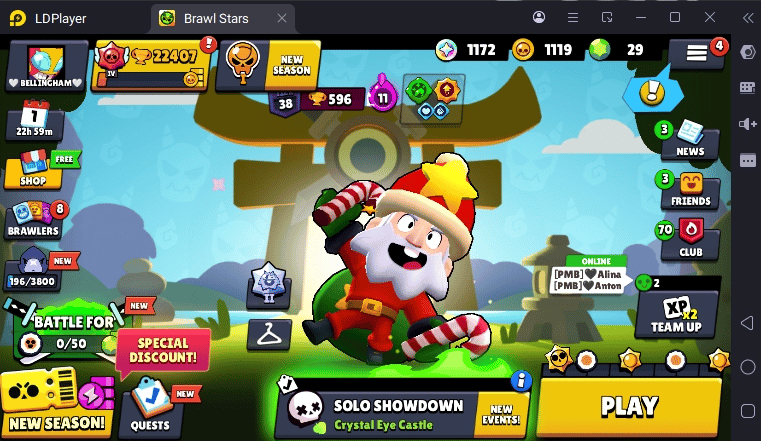The width and height of the screenshot is (761, 441).
Task: Show the News feed
Action: 690,138
